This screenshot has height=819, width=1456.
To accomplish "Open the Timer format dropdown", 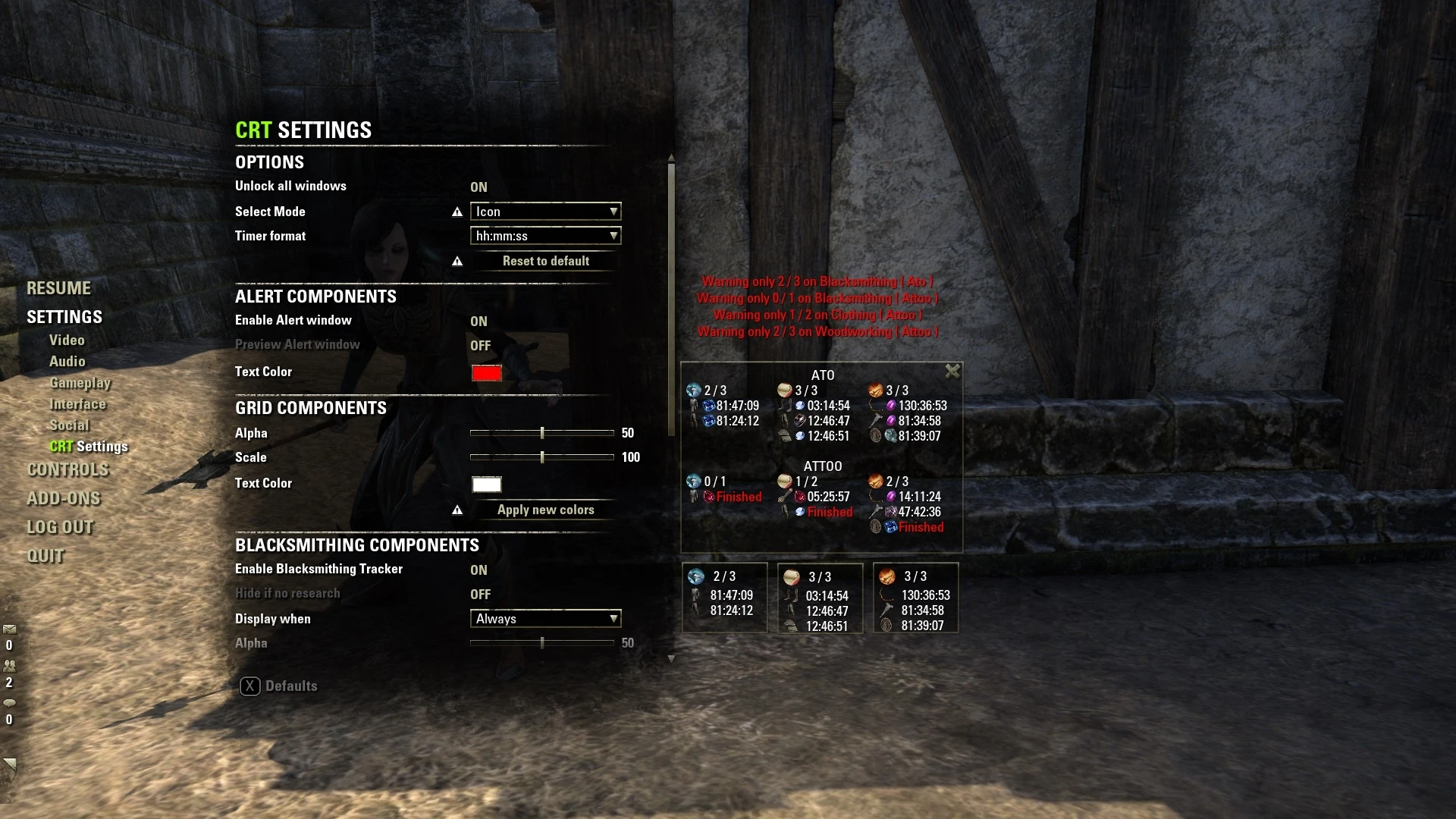I will (545, 236).
